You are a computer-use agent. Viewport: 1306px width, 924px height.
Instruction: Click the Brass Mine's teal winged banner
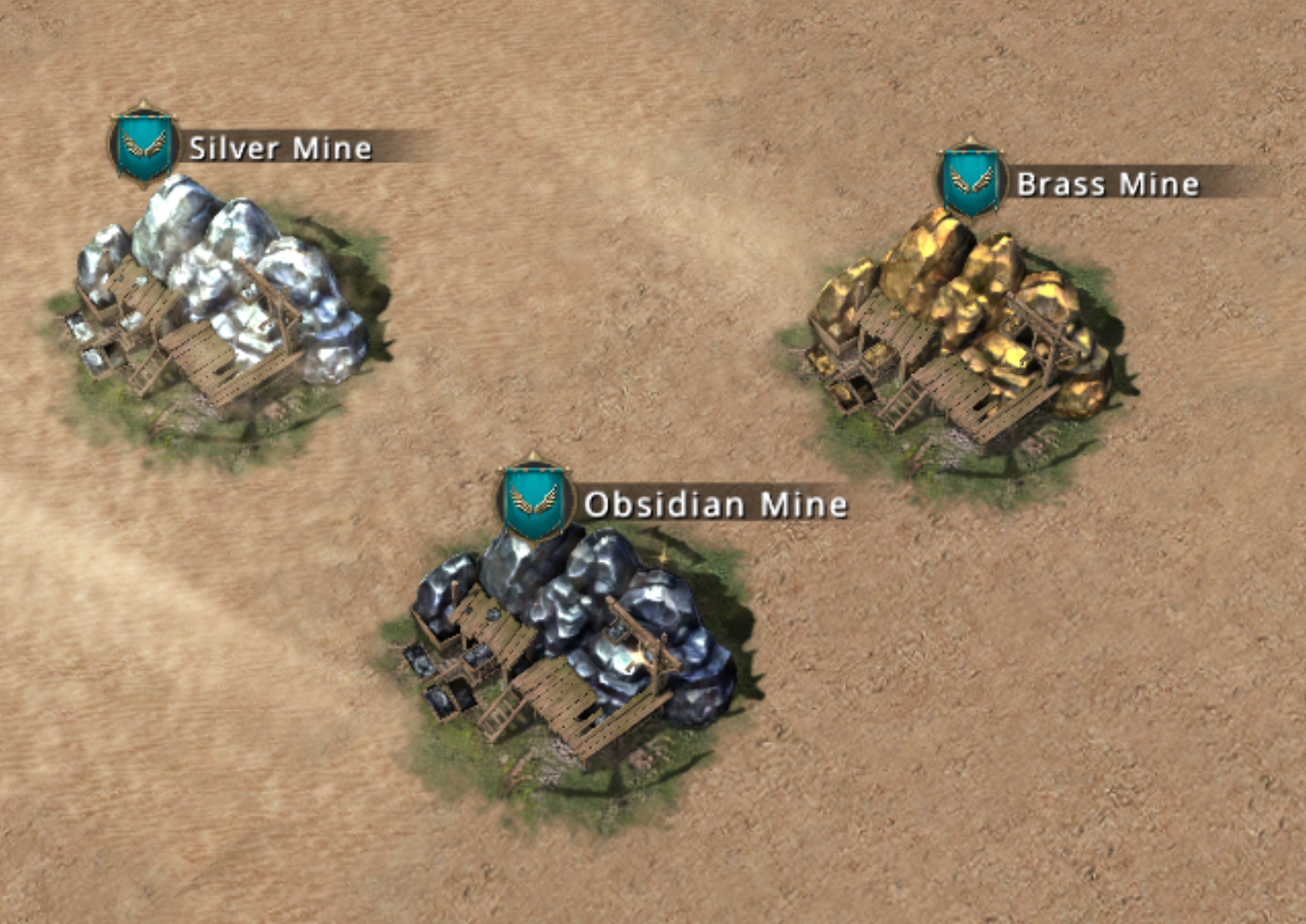point(972,180)
